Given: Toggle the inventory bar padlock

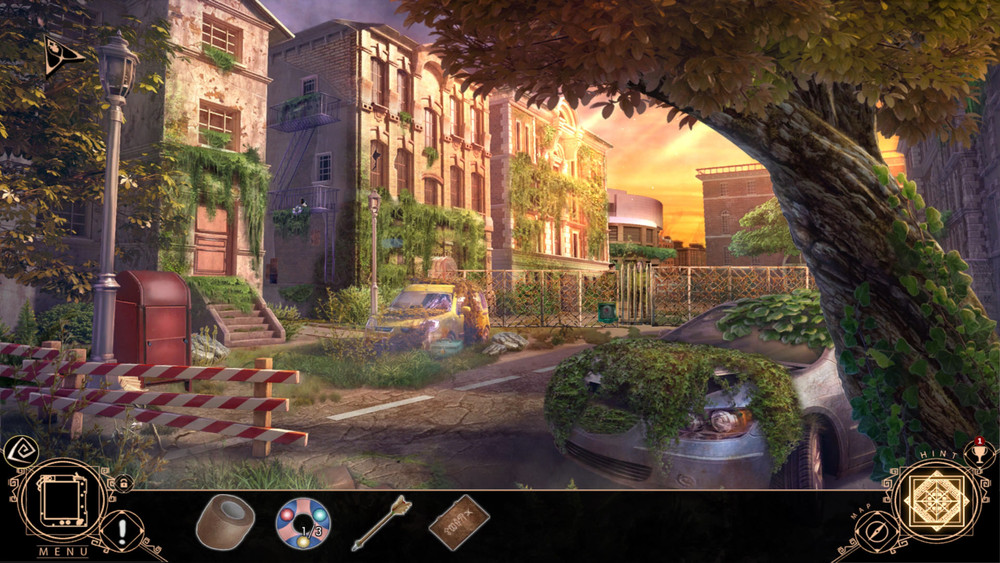Looking at the screenshot, I should tap(124, 484).
